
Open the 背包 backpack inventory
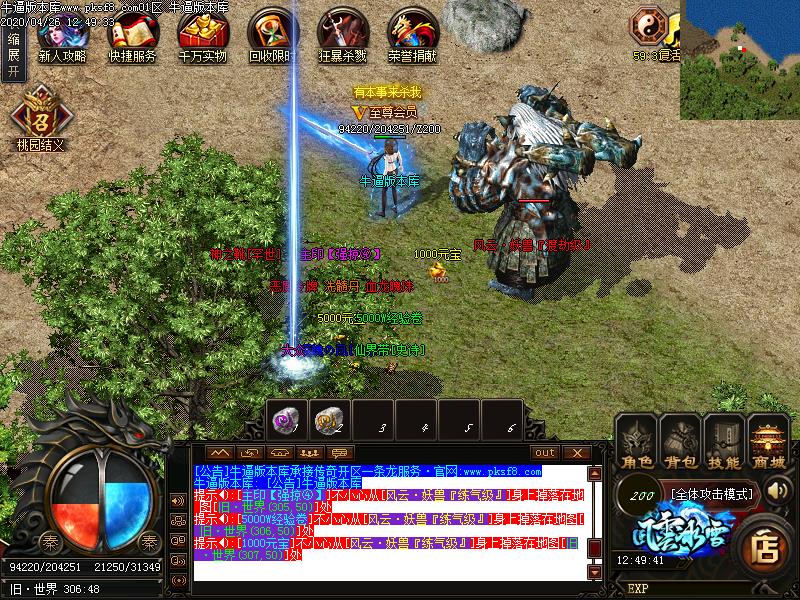click(681, 444)
